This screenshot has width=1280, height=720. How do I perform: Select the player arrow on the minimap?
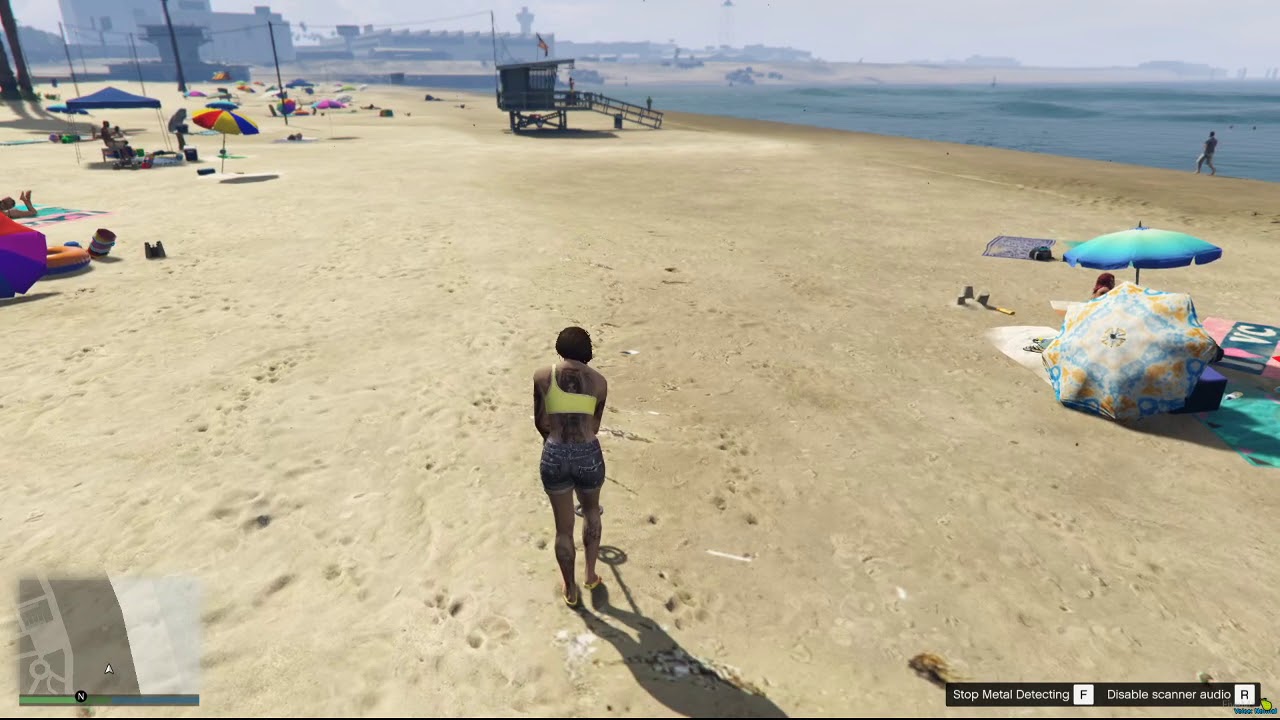coord(109,669)
